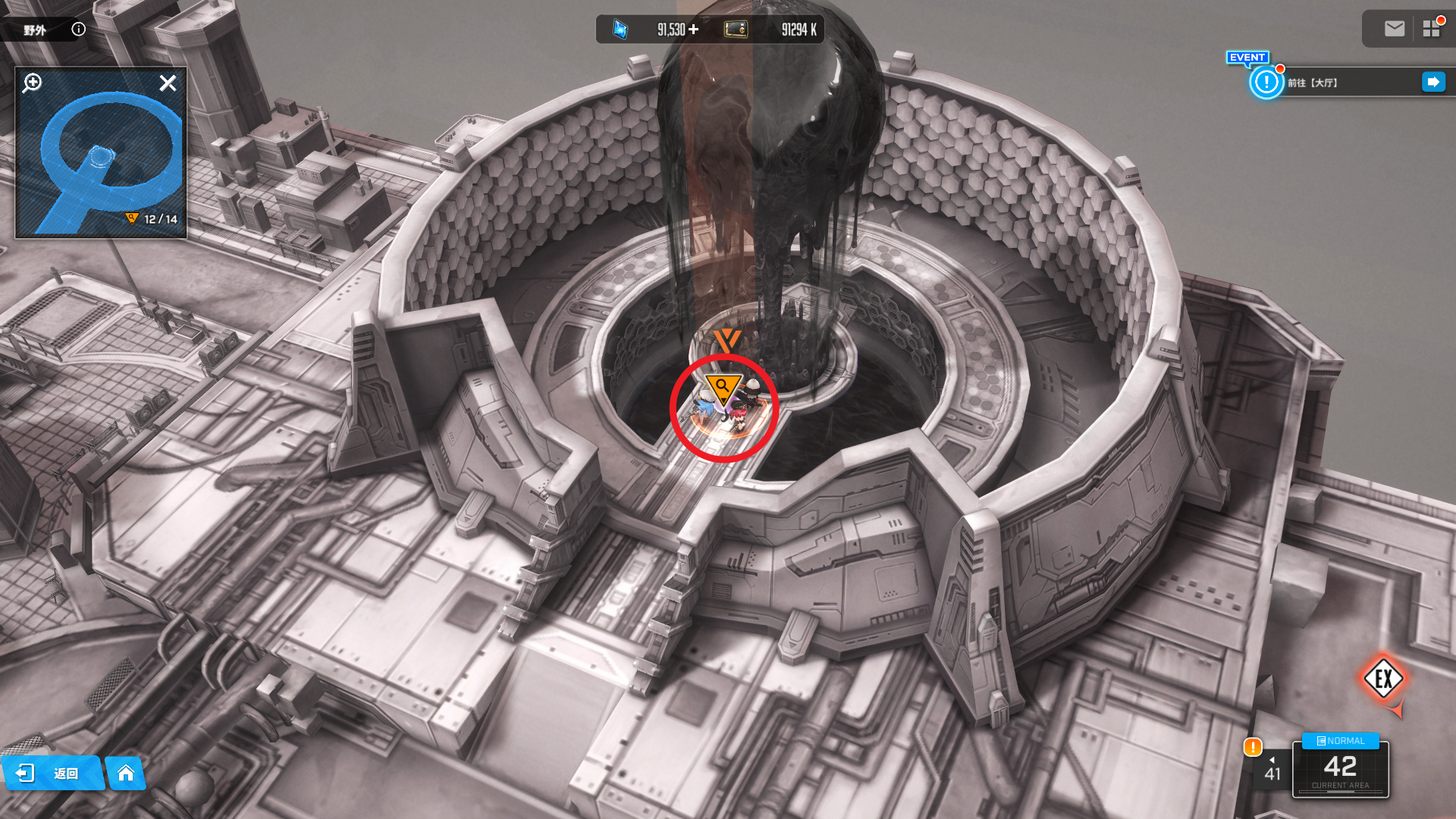Screen dimensions: 1456x819
Task: View the orange exclamation alert
Action: click(1253, 747)
